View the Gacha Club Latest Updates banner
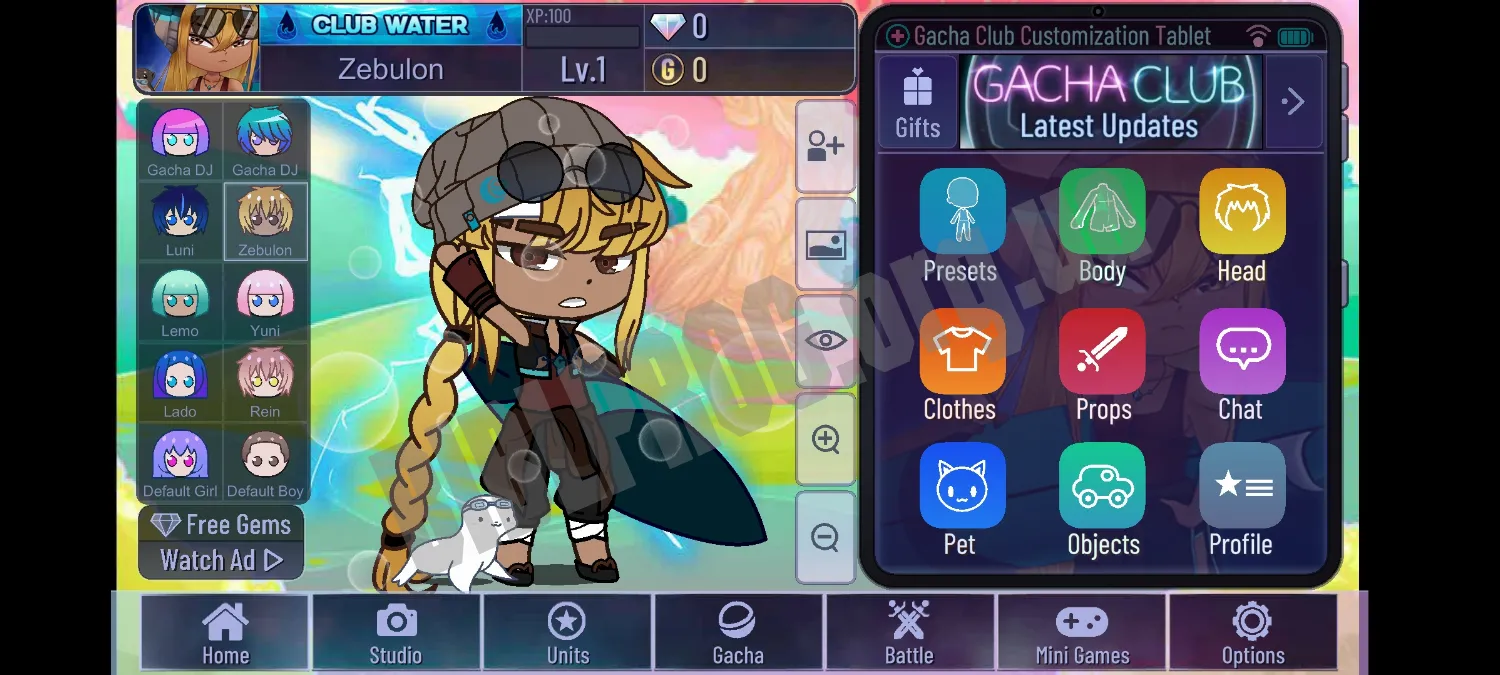 point(1110,102)
